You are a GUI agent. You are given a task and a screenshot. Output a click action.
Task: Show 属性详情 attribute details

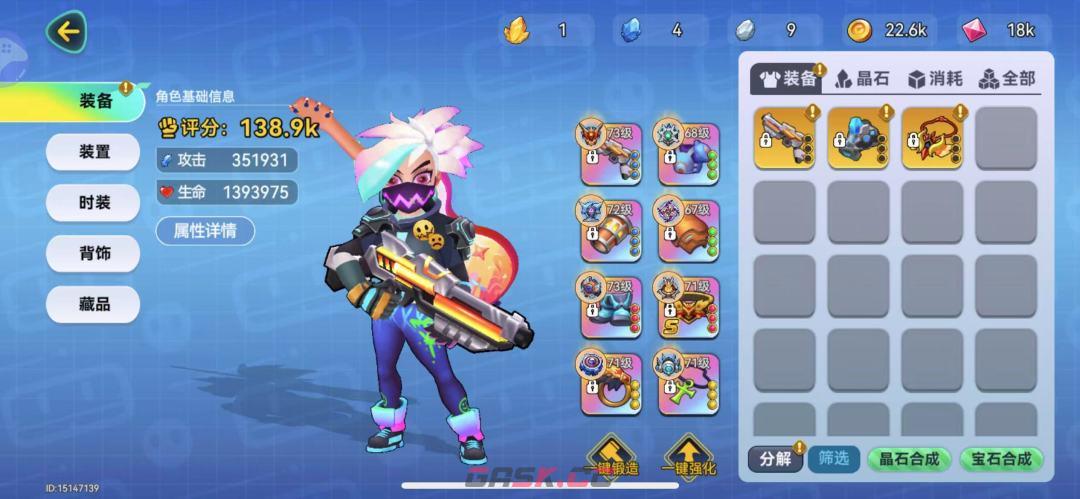point(205,231)
